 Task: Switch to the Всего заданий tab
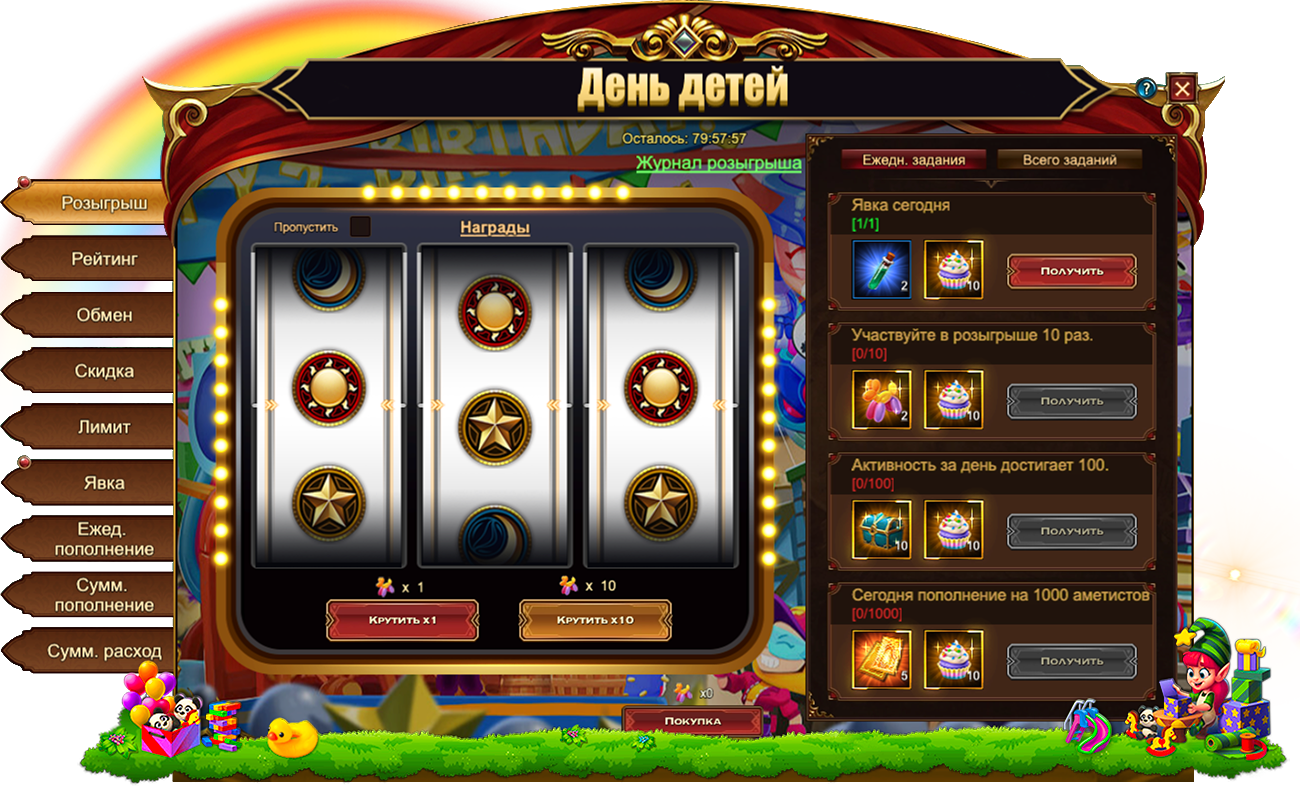1068,160
